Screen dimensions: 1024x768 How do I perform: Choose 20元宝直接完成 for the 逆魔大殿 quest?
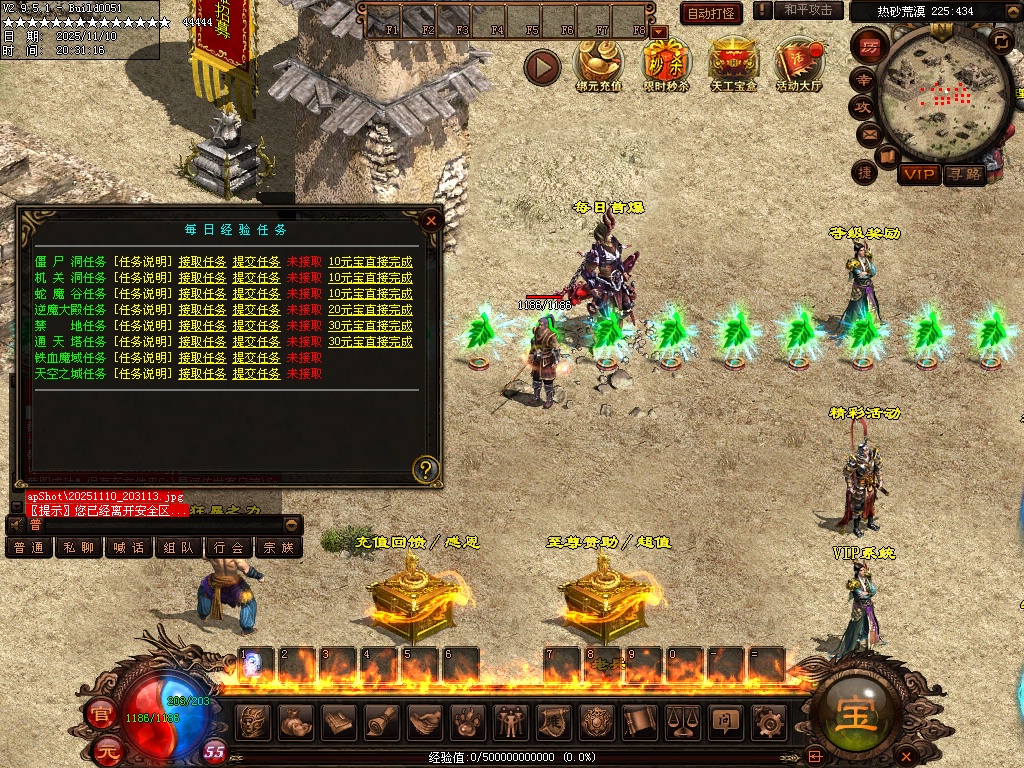pos(370,310)
